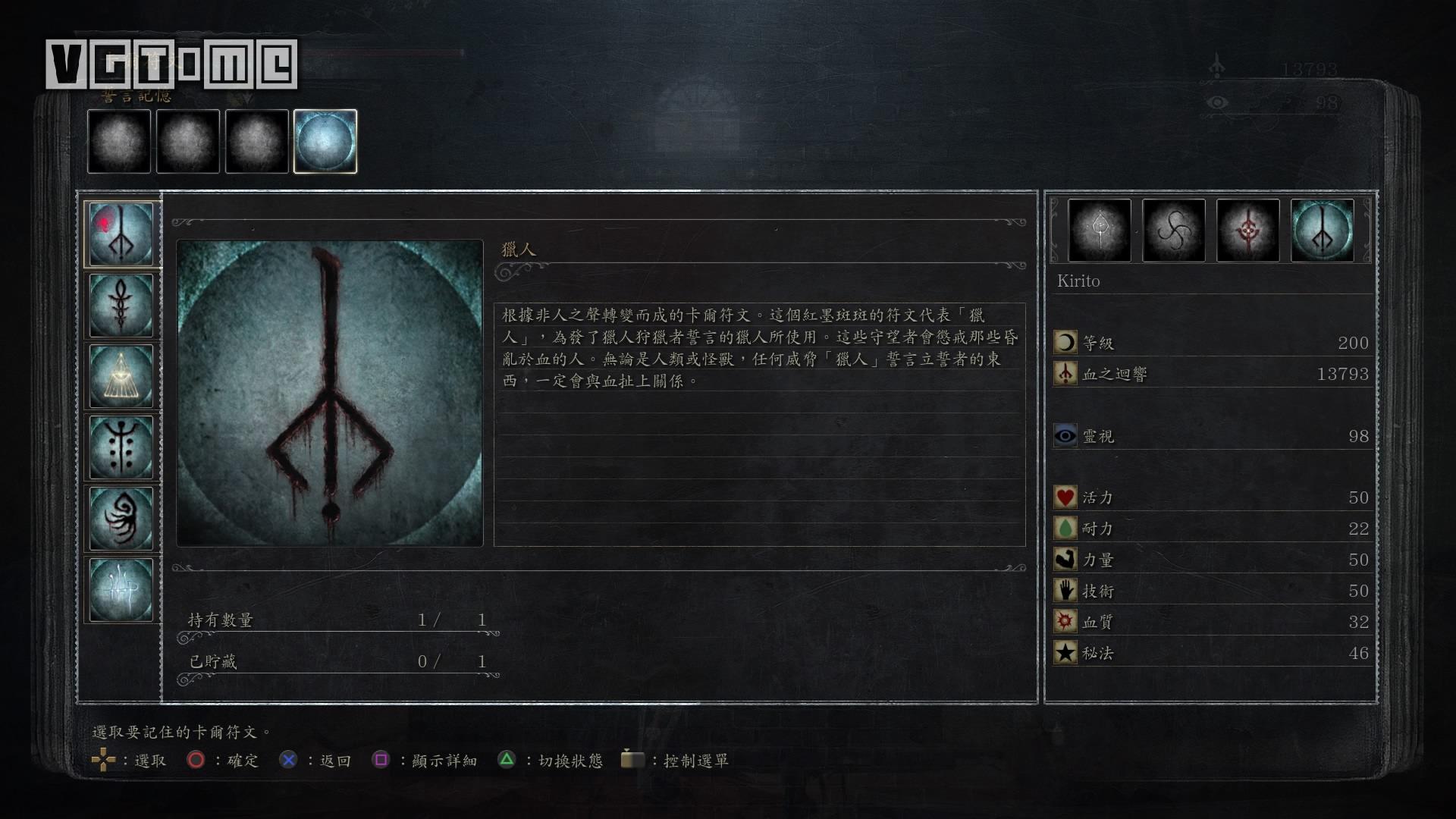The image size is (1456, 819).
Task: Choose the spiral tentacle rune
Action: (x=121, y=519)
